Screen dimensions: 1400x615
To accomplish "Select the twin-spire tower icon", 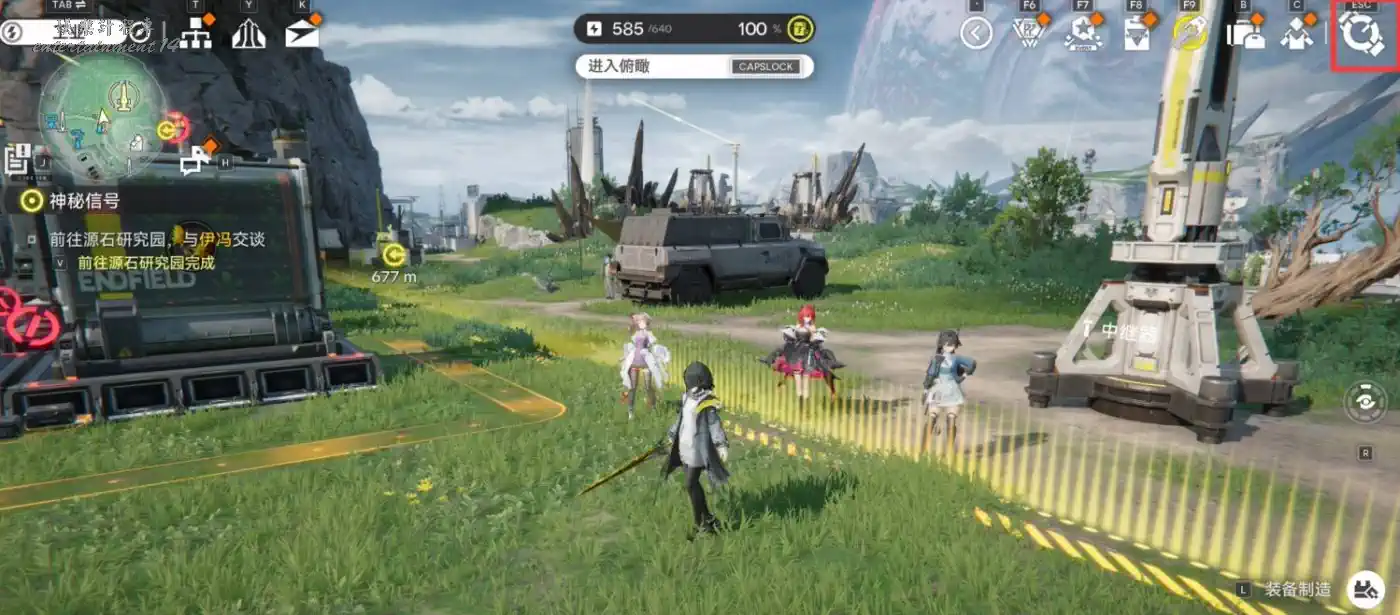I will [x=248, y=34].
